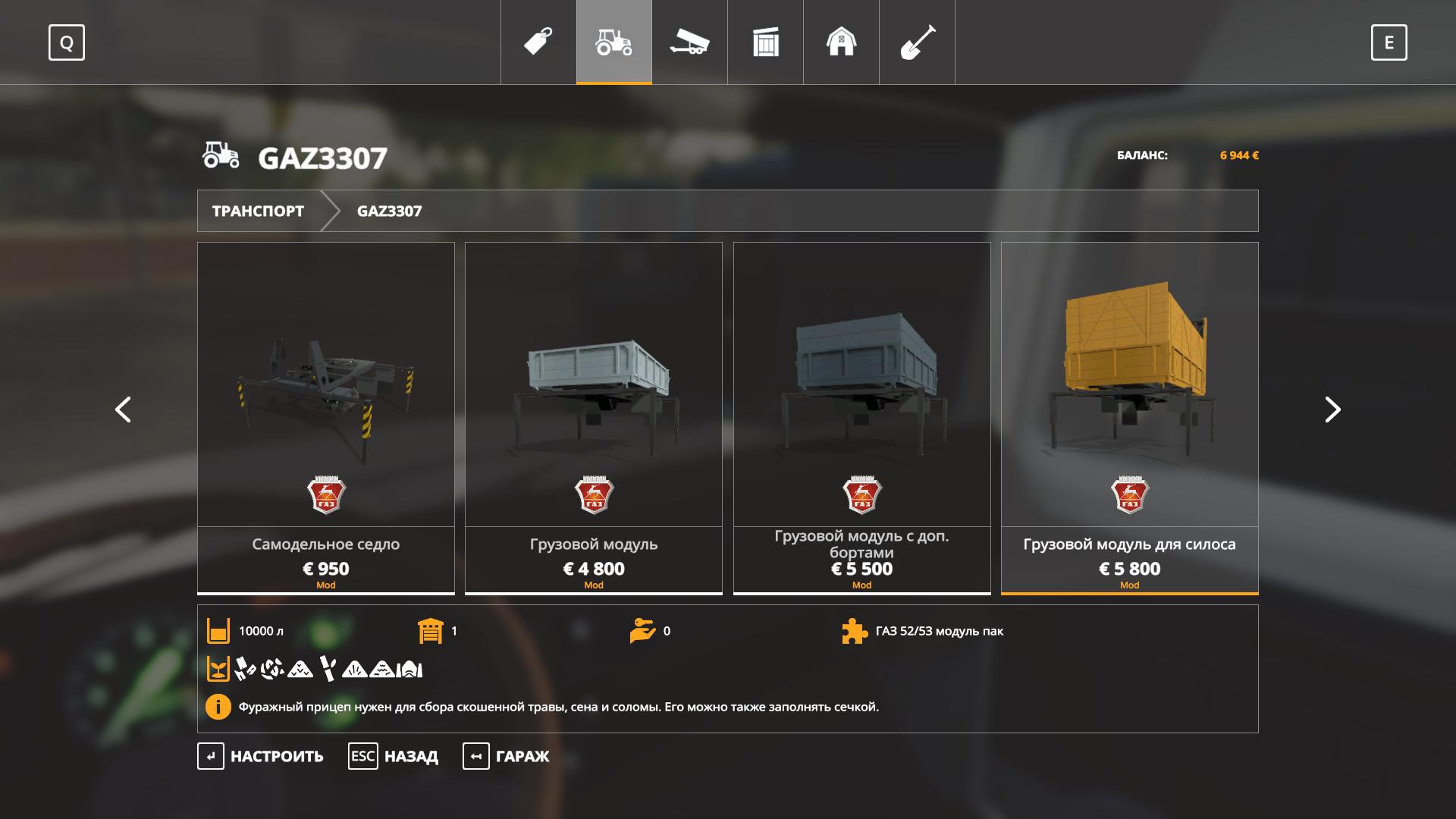Pick Грузовой модуль с доп. бортами card

(x=861, y=417)
